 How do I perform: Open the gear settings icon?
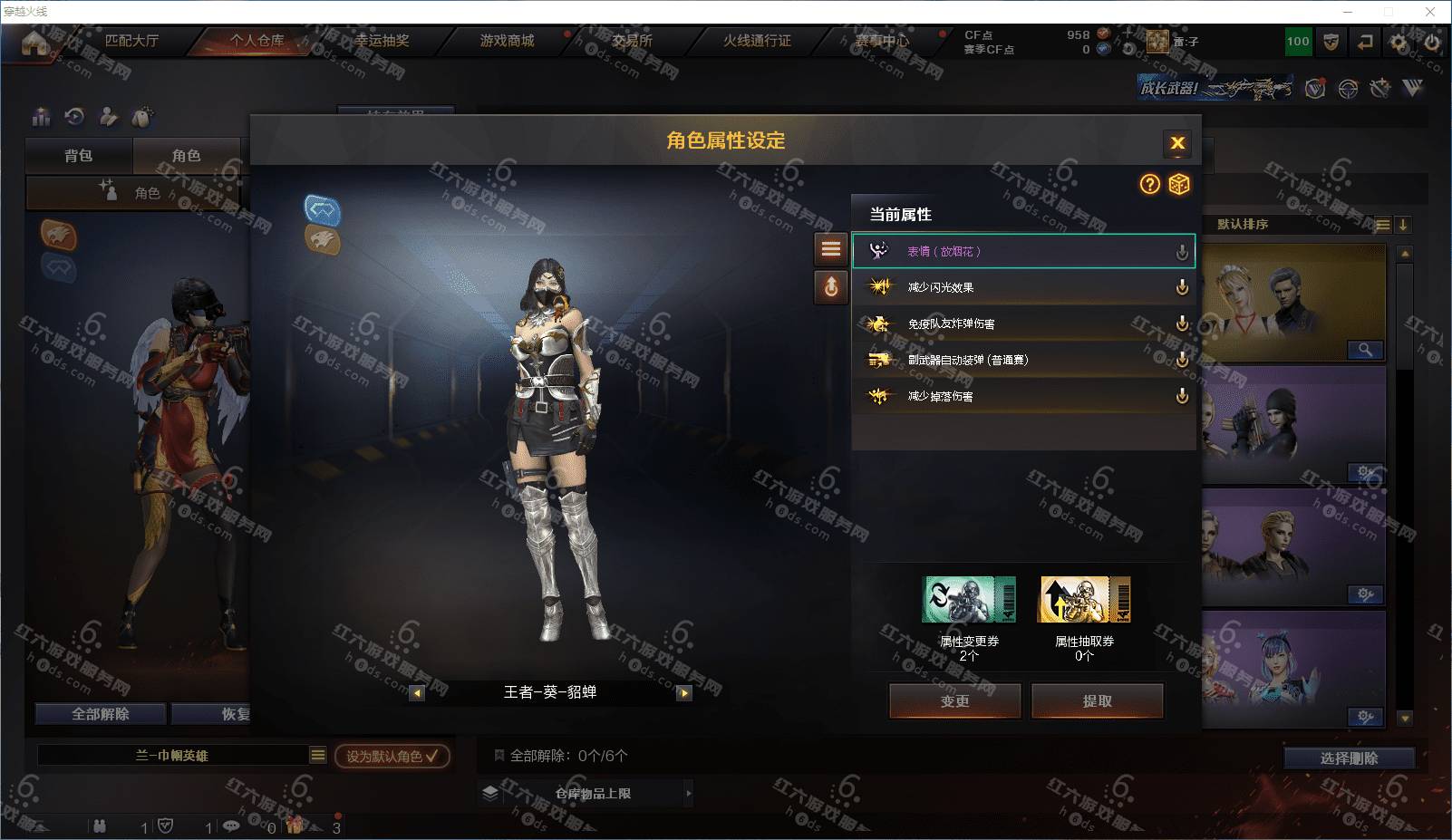coord(1399,42)
